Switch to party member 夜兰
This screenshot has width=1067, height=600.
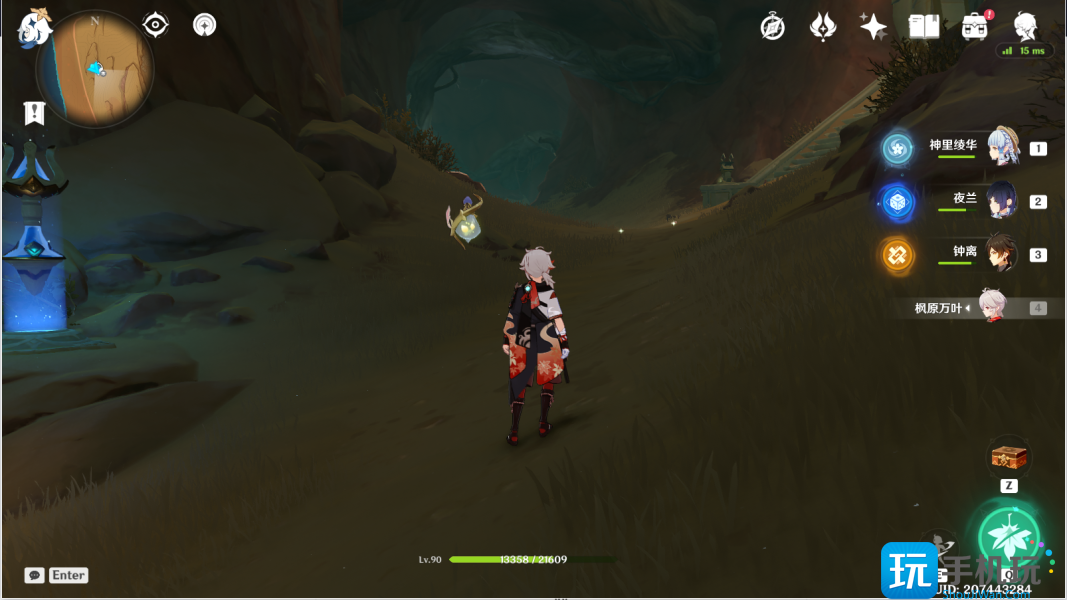pyautogui.click(x=1001, y=200)
